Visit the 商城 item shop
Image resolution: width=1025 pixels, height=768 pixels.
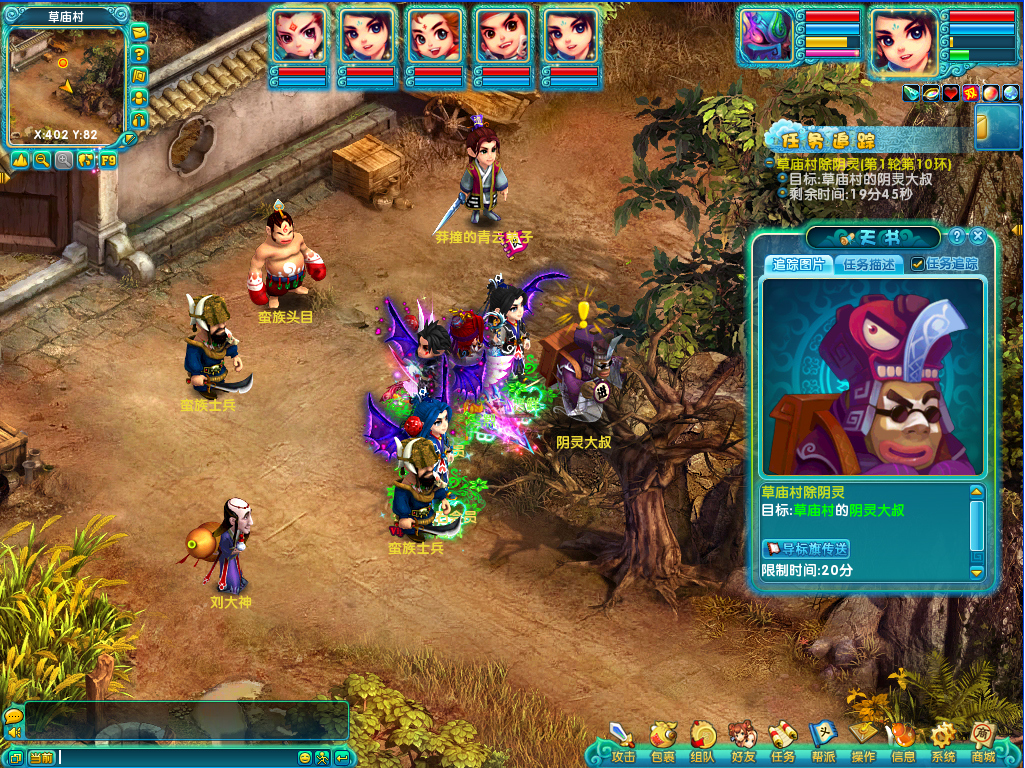pyautogui.click(x=983, y=738)
